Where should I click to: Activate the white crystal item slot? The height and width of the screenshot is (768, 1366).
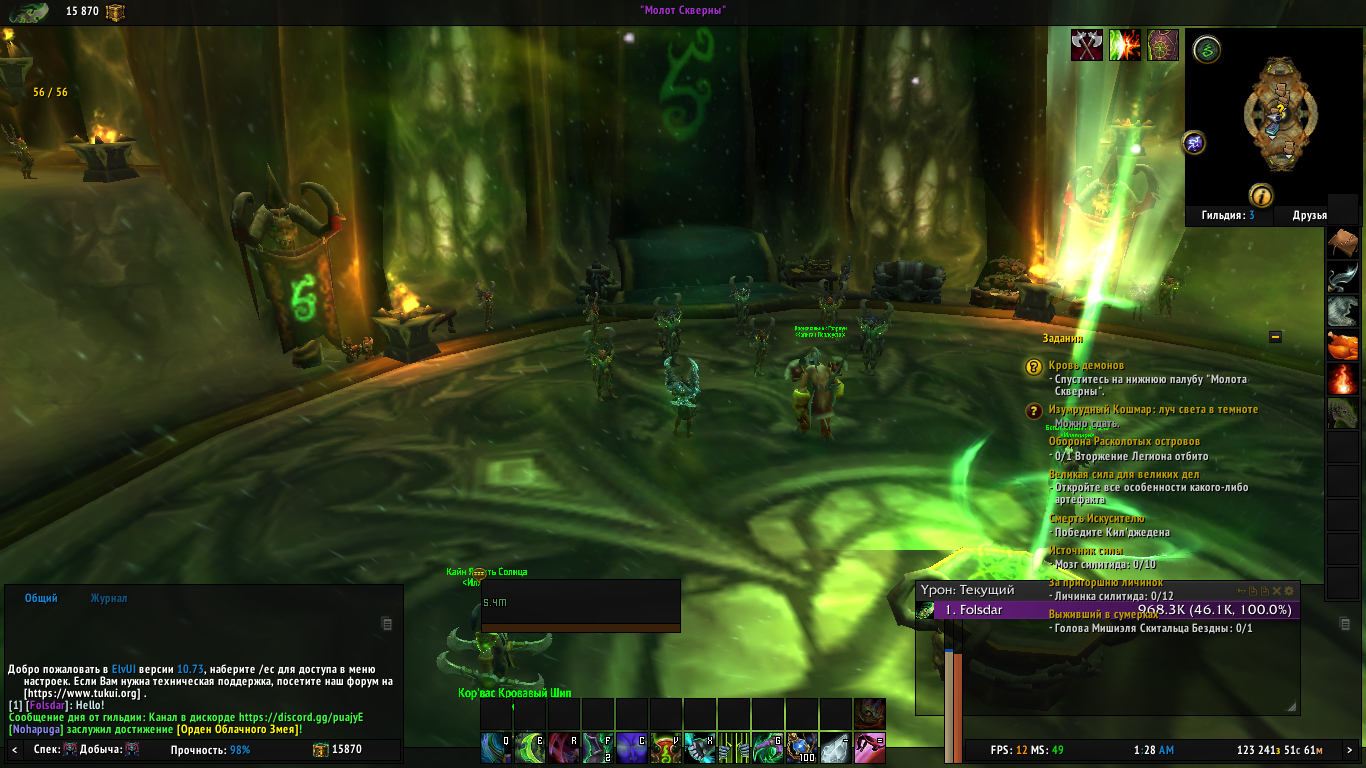pyautogui.click(x=836, y=747)
